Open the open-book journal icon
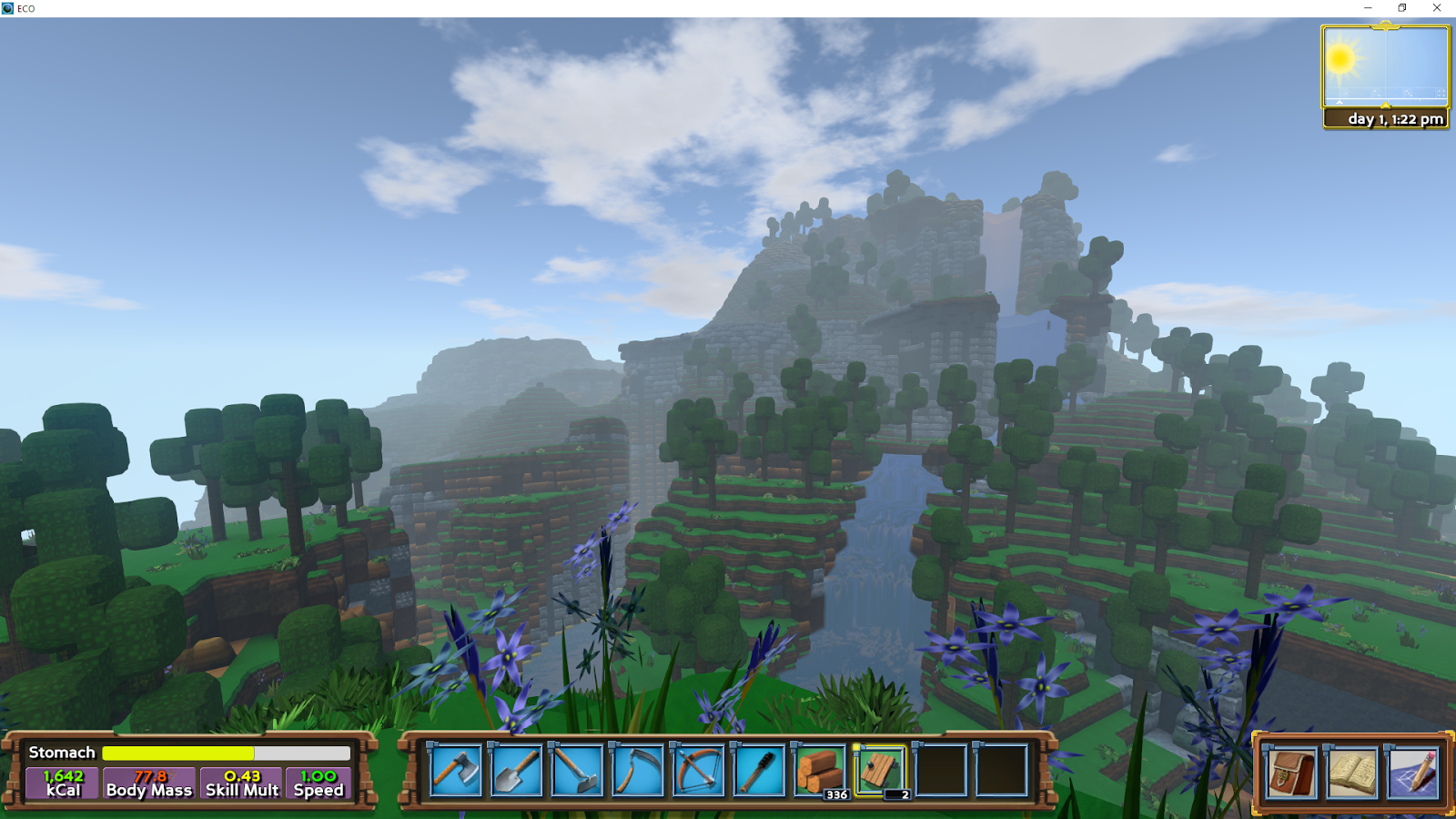The width and height of the screenshot is (1456, 819). pyautogui.click(x=1351, y=773)
